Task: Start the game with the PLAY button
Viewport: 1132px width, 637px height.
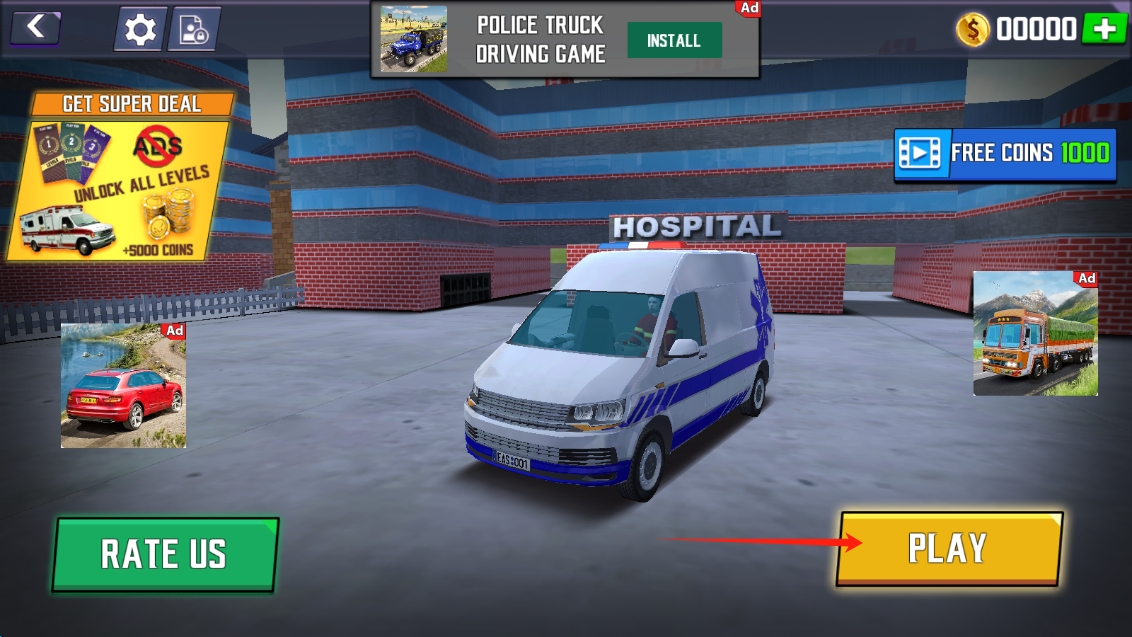Action: pos(948,548)
